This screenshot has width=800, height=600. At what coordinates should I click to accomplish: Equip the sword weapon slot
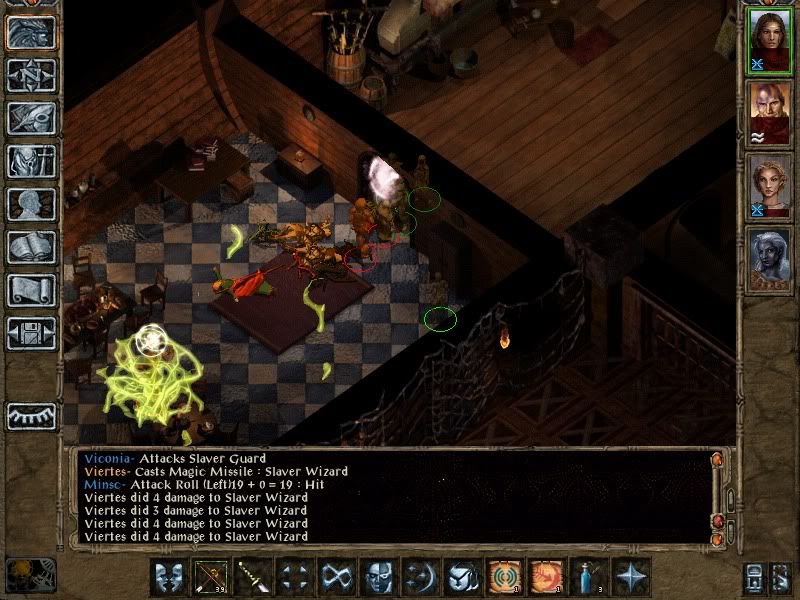click(x=253, y=577)
